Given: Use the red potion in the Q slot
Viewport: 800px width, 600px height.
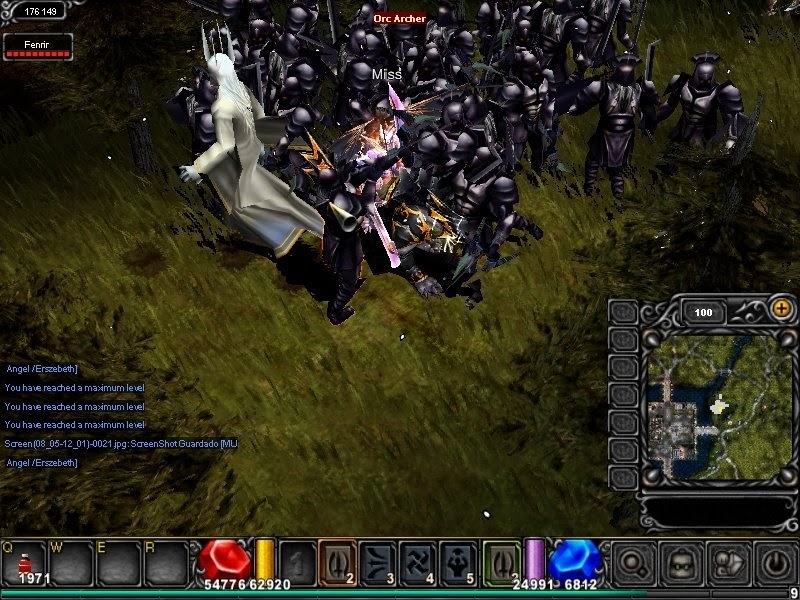Looking at the screenshot, I should (27, 562).
